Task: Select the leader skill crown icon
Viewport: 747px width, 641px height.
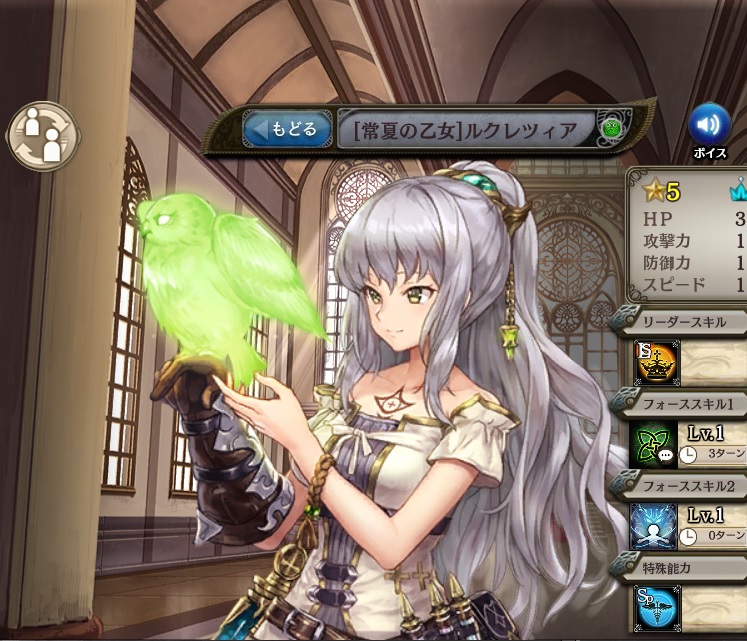Action: point(655,364)
